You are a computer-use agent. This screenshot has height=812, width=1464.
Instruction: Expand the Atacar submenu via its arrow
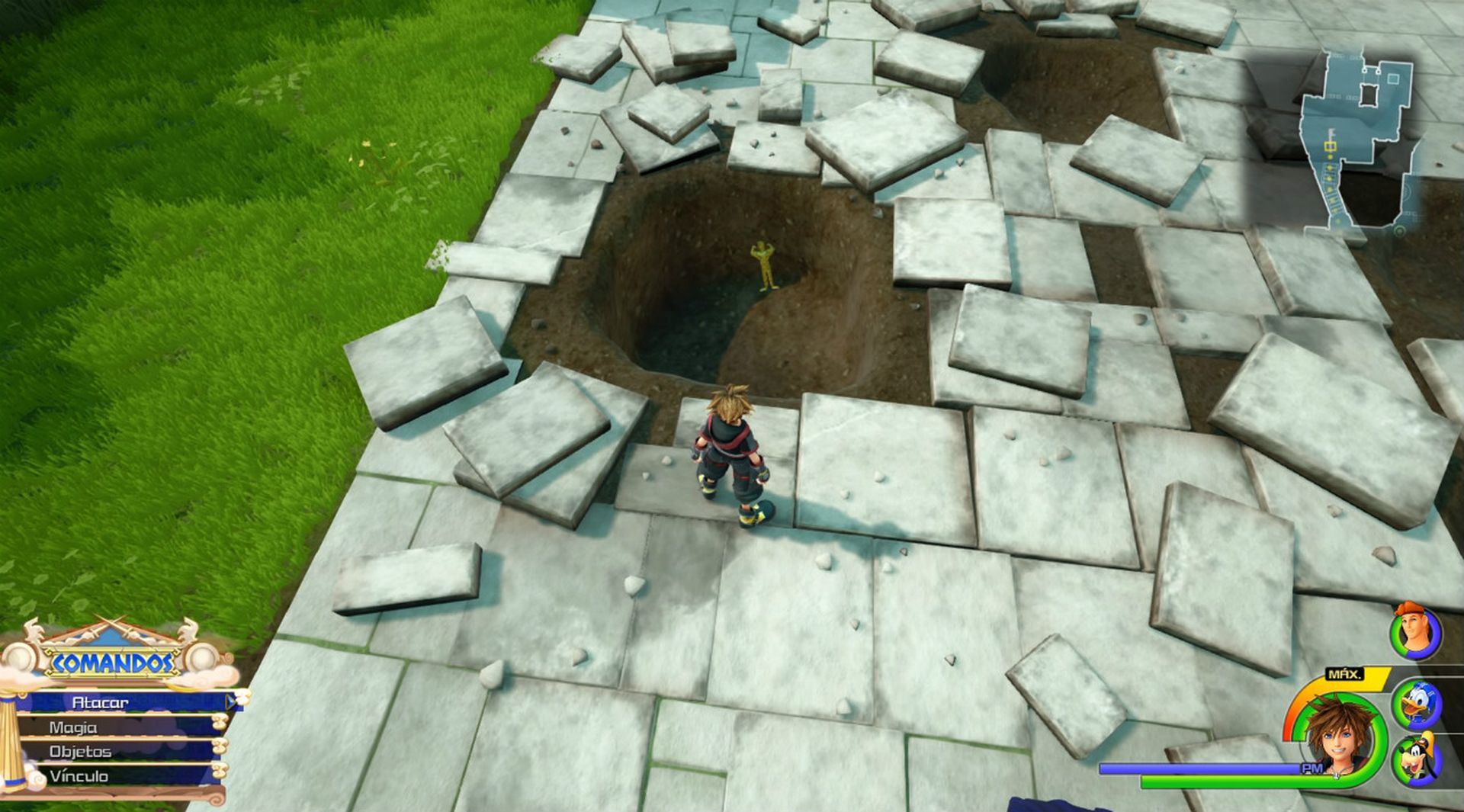230,702
